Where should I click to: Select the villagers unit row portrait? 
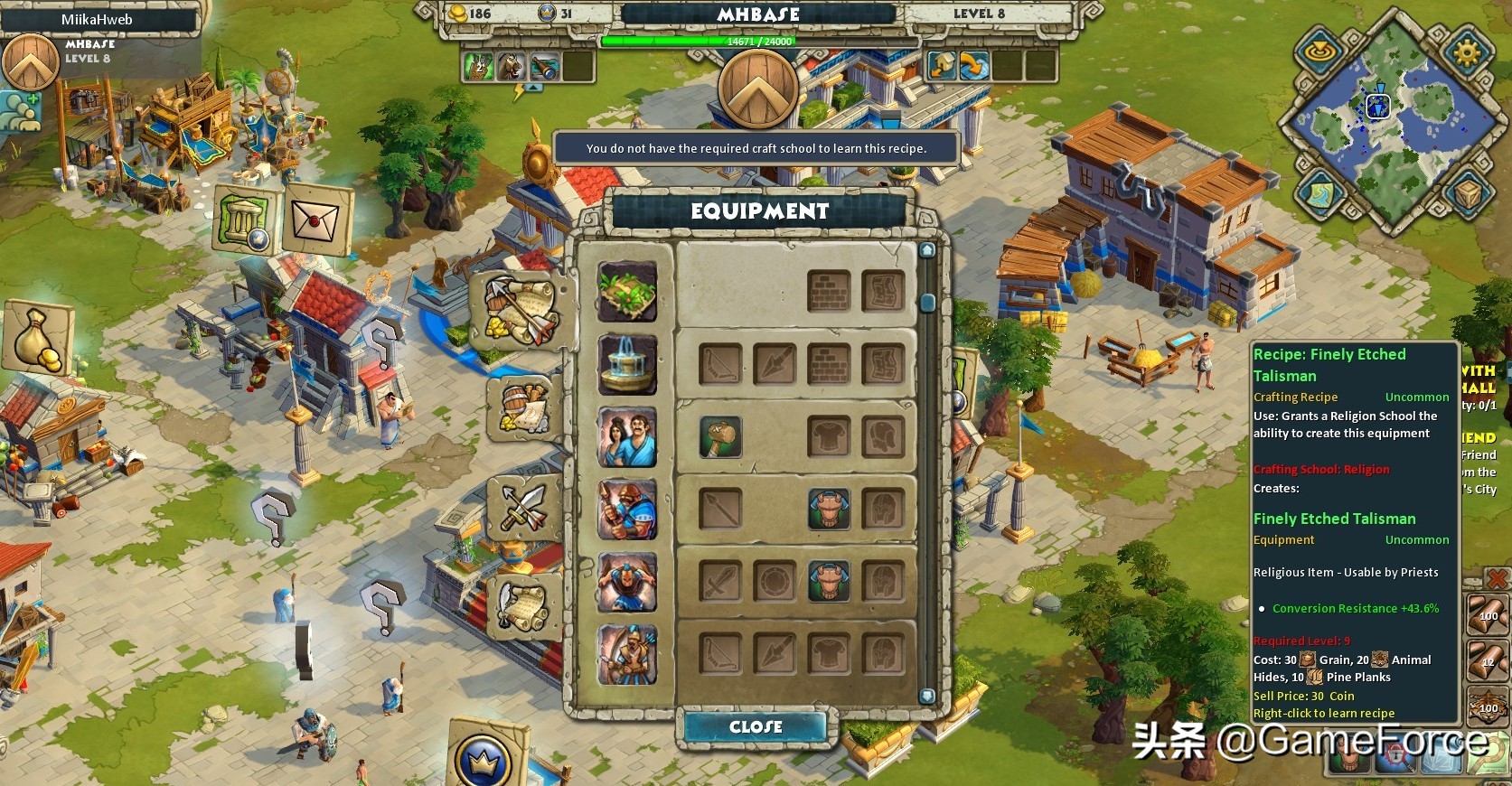point(627,437)
